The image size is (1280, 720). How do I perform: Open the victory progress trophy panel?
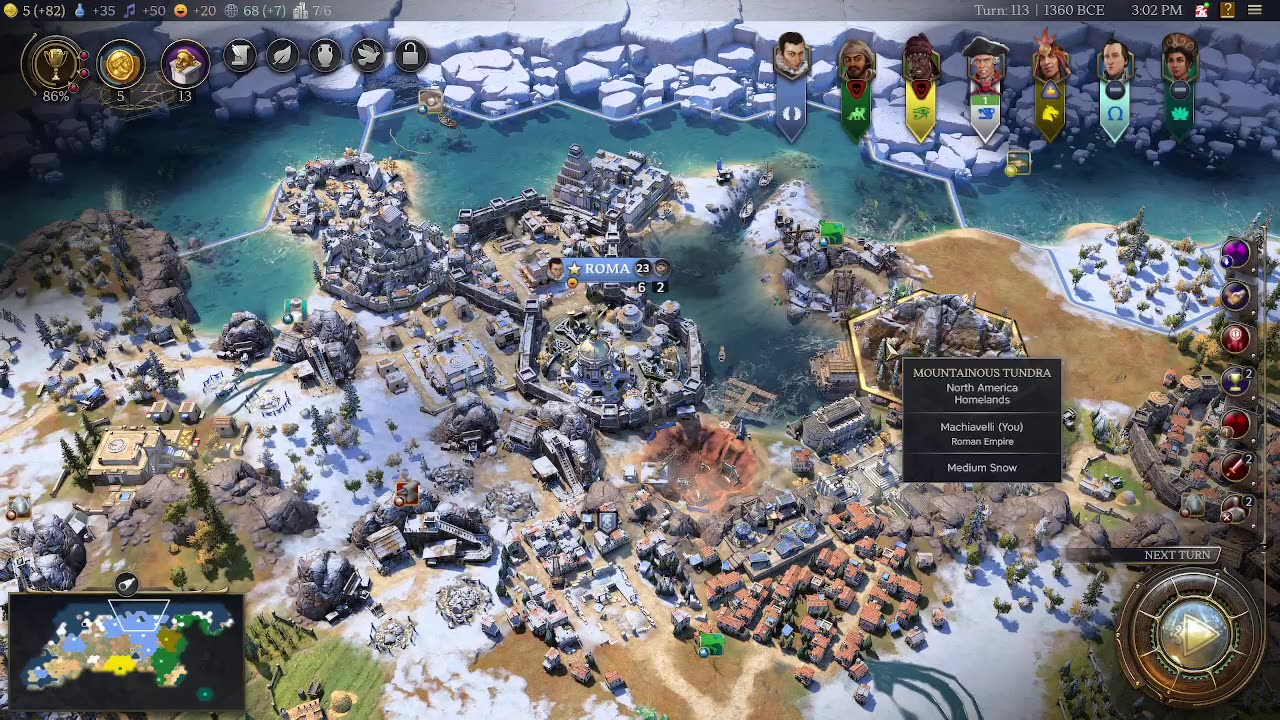(56, 63)
